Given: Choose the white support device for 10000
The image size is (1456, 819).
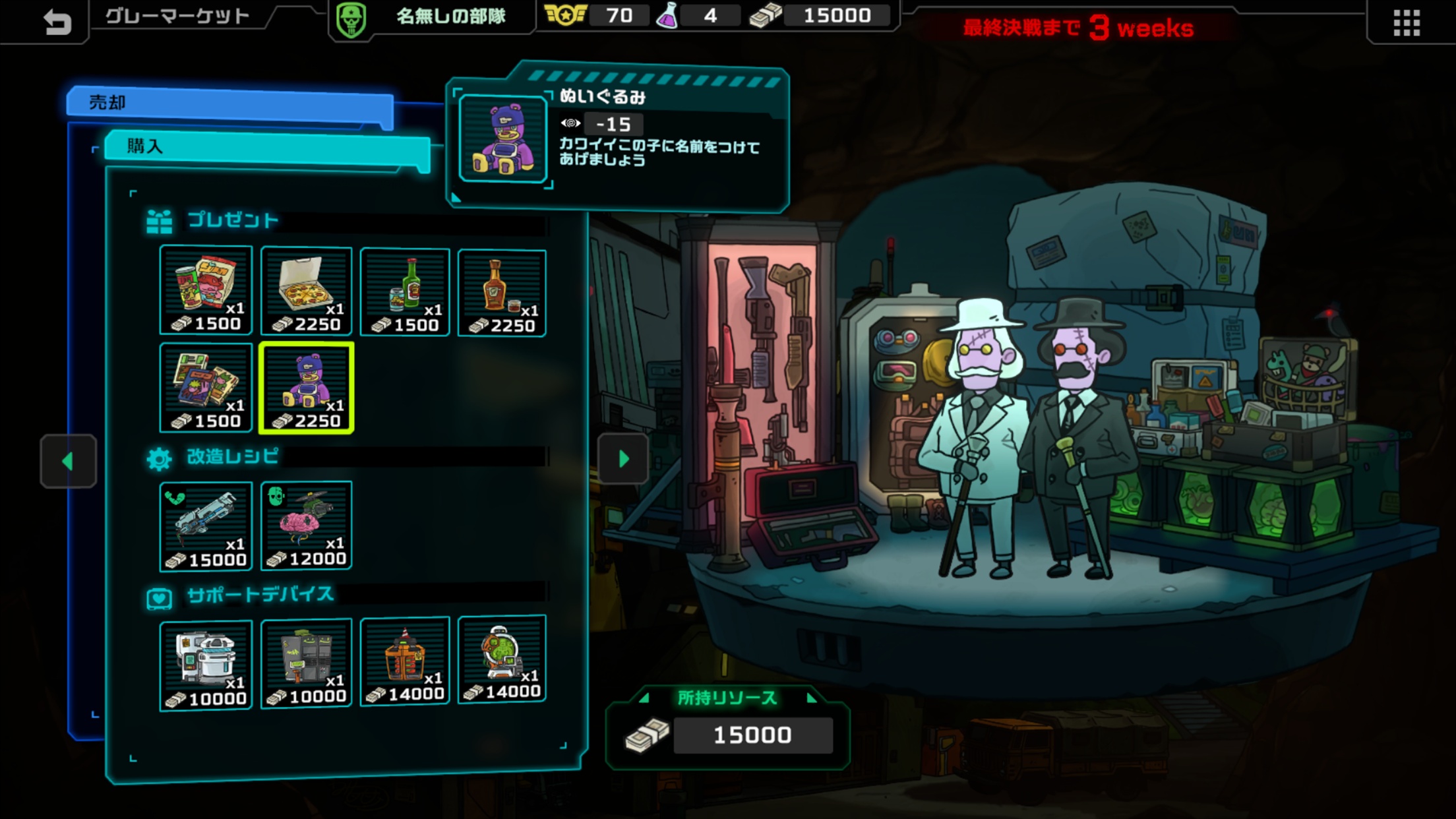Looking at the screenshot, I should pyautogui.click(x=206, y=665).
